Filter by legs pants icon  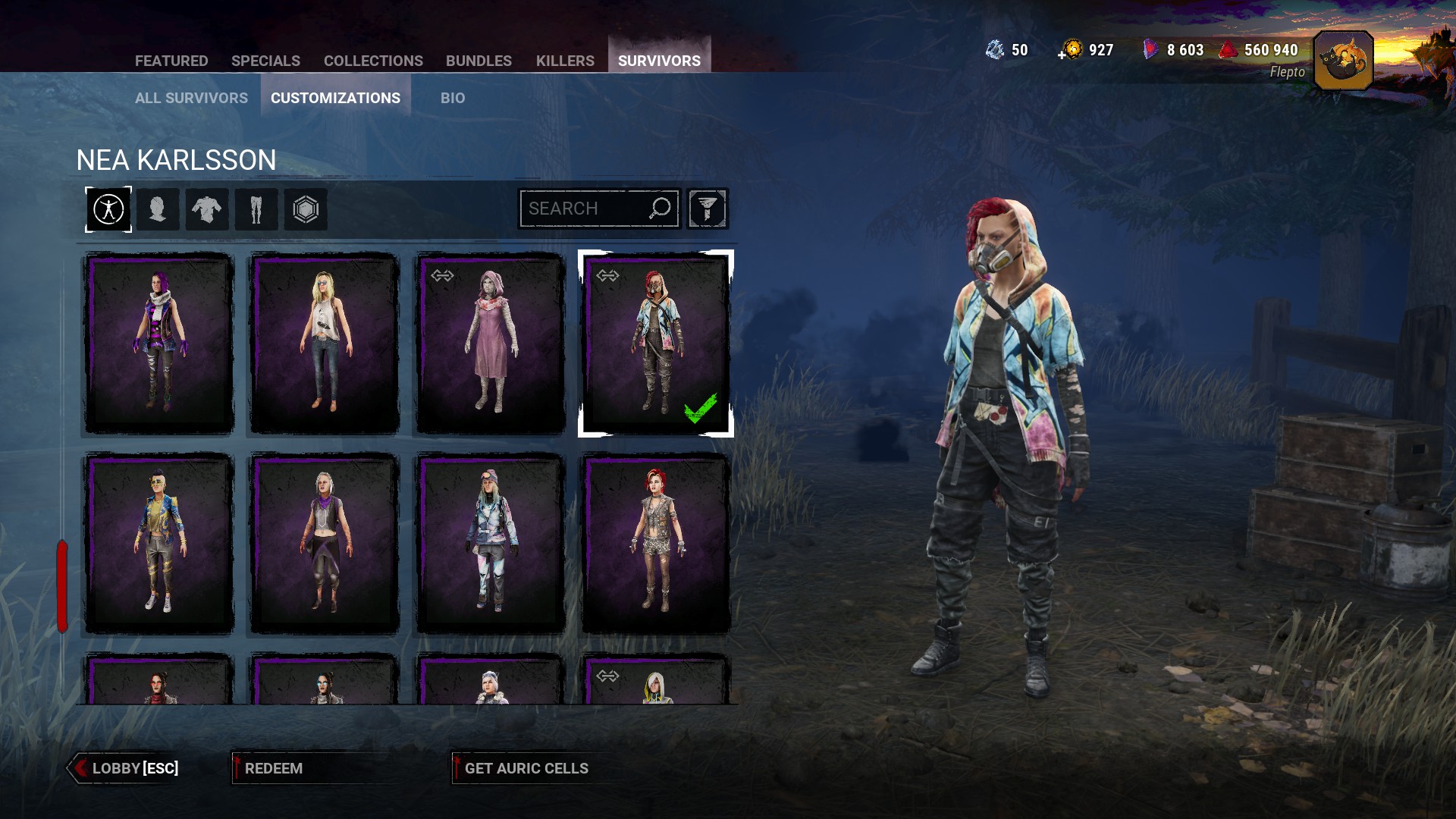click(x=256, y=209)
